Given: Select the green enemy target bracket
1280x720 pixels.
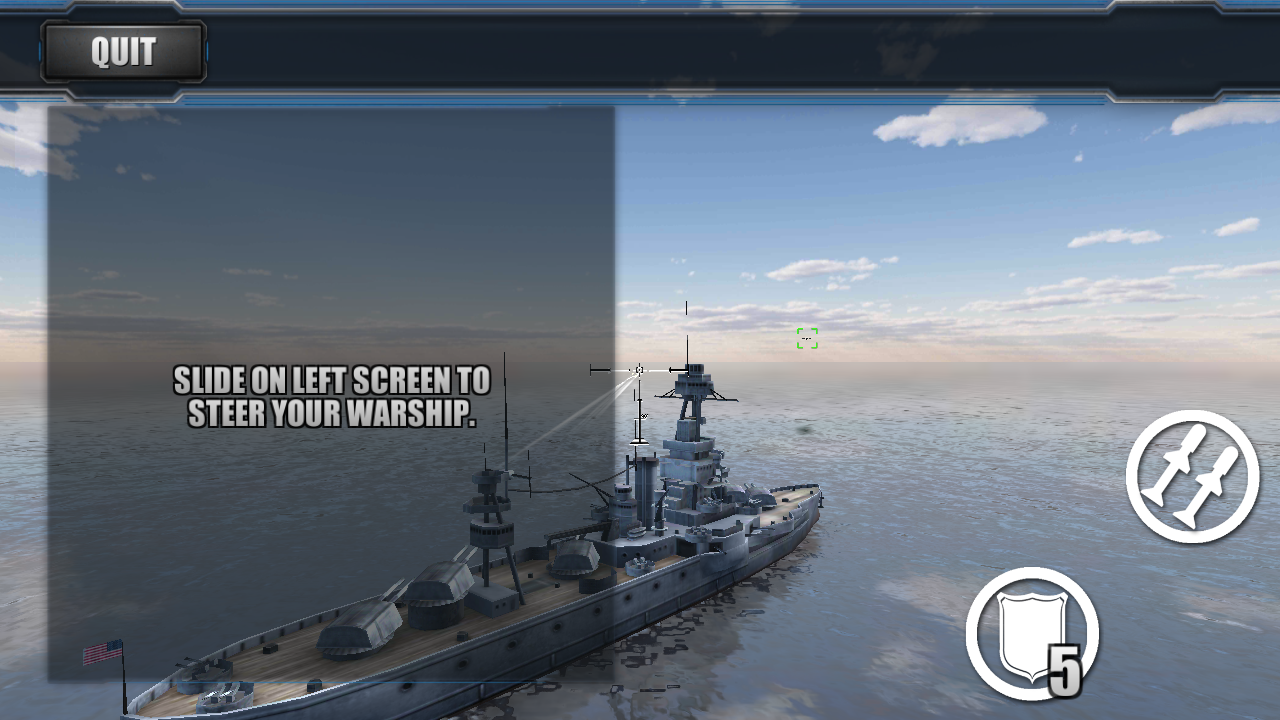Looking at the screenshot, I should coord(806,340).
